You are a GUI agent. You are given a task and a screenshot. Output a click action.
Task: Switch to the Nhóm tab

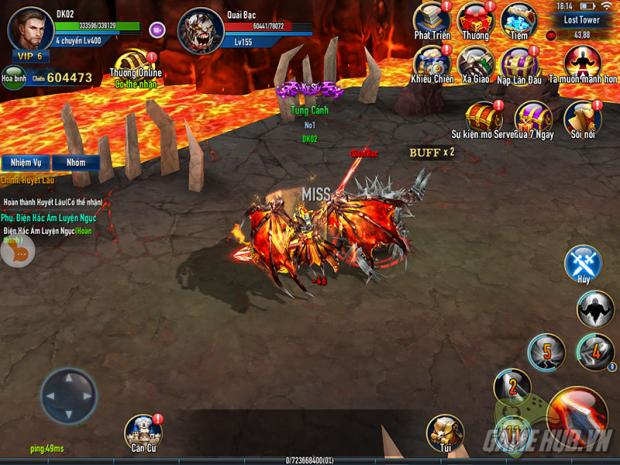pyautogui.click(x=75, y=162)
